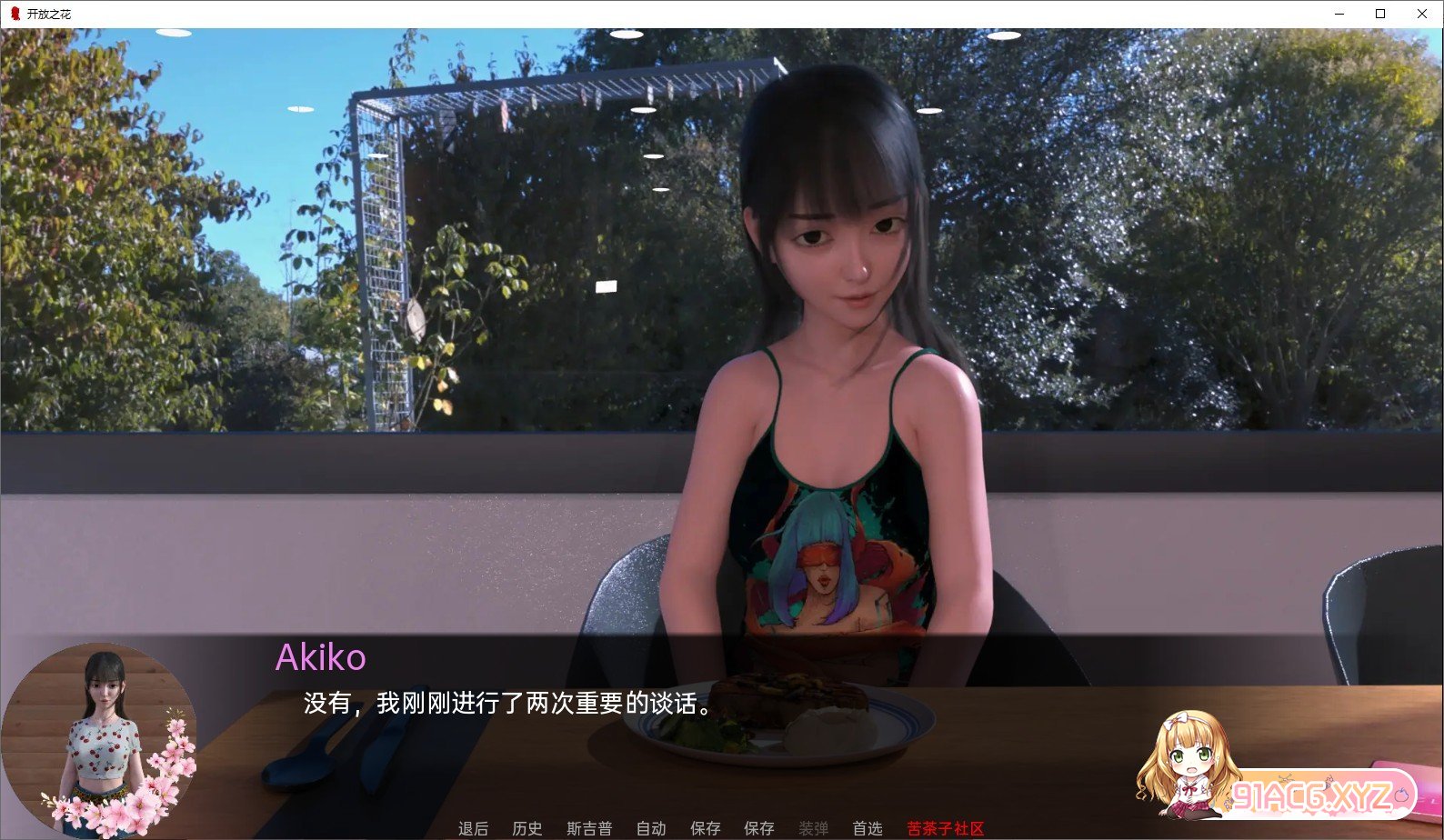1444x840 pixels.
Task: Click Akiko's circular portrait thumbnail
Action: click(x=100, y=738)
